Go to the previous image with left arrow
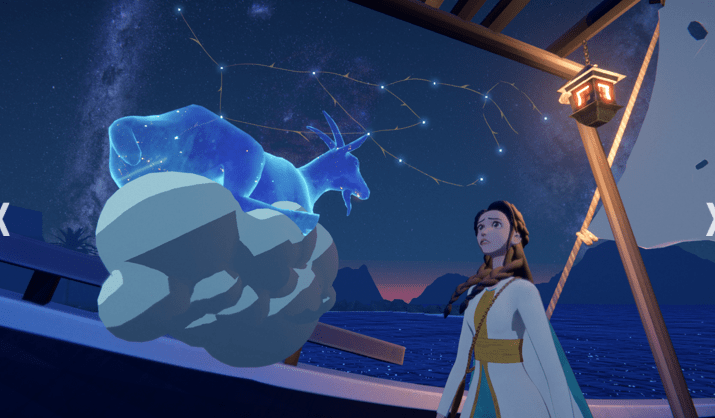 pos(4,219)
